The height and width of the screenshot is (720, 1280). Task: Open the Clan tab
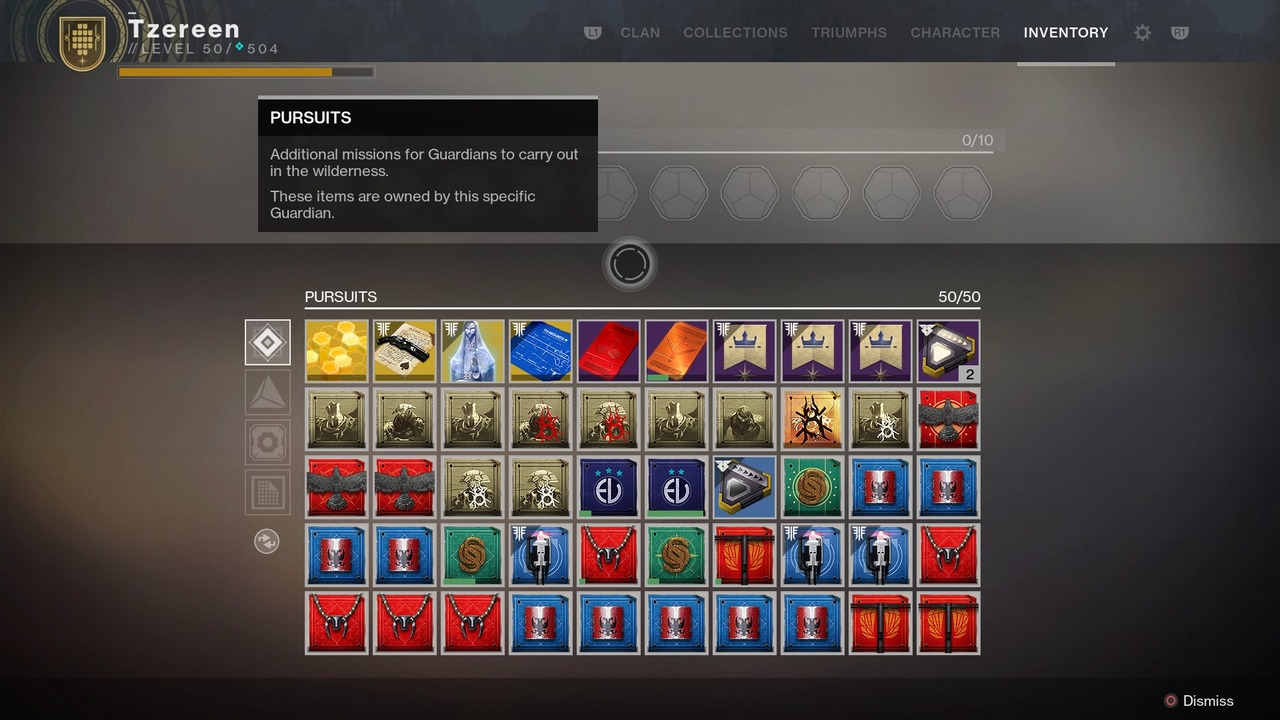[640, 33]
